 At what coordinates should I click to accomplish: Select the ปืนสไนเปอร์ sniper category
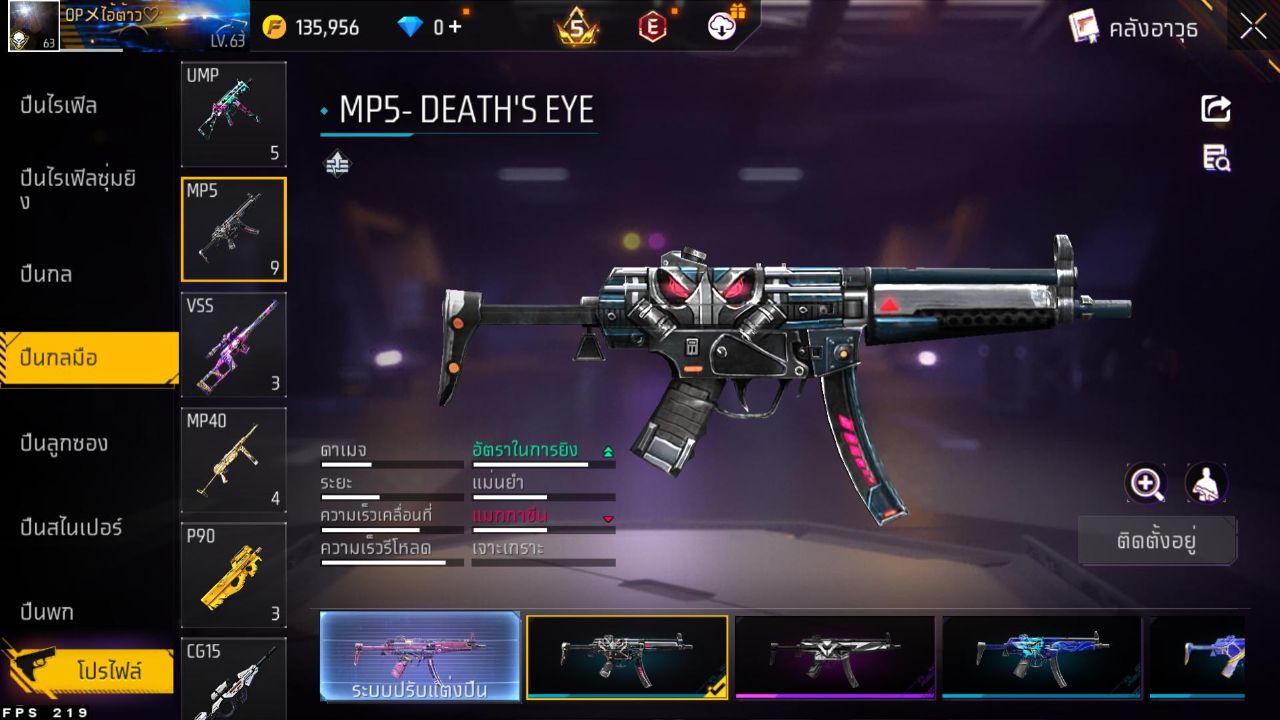72,528
